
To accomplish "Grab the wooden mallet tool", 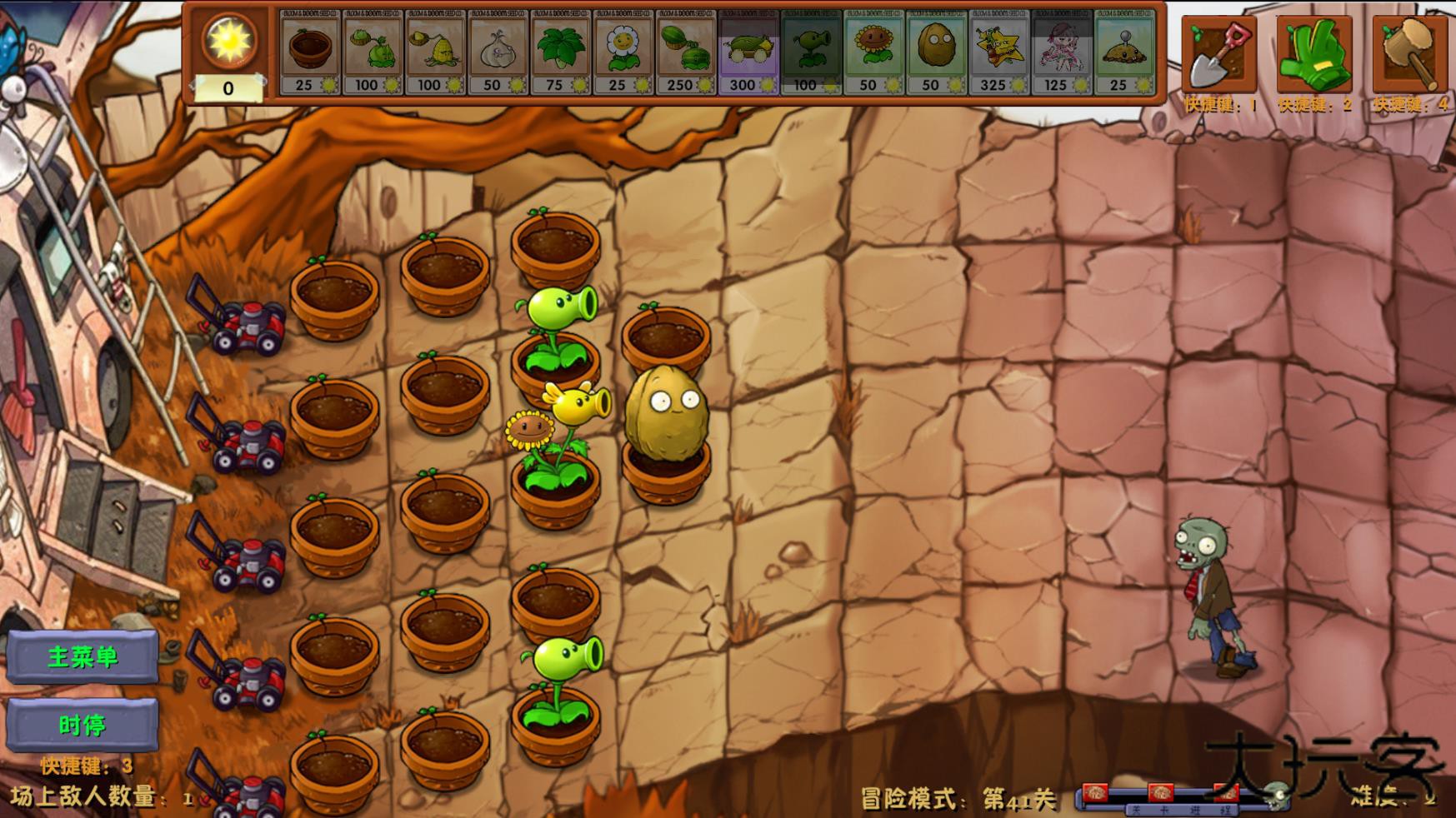I will (x=1410, y=52).
